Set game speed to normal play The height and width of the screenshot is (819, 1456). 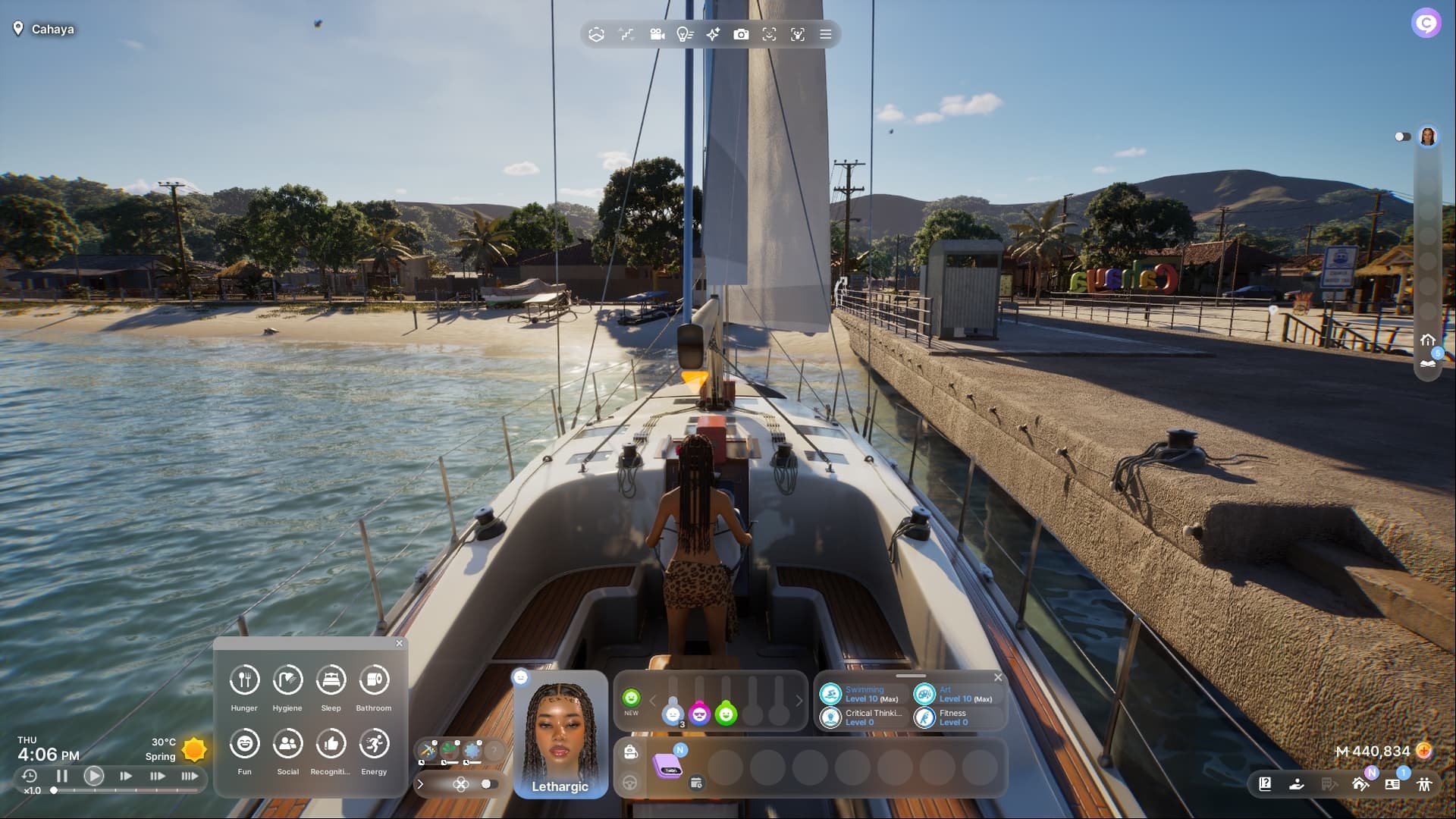point(94,776)
